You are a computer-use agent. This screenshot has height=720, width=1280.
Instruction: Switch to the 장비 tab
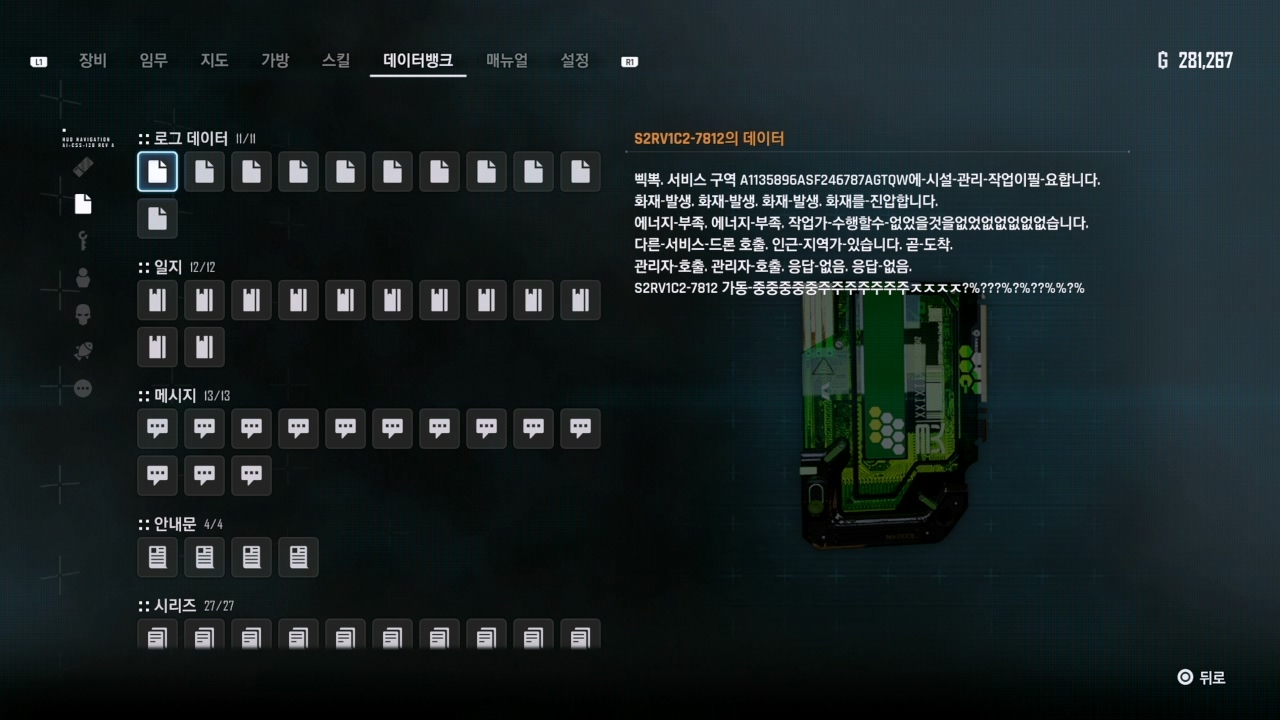click(x=92, y=60)
